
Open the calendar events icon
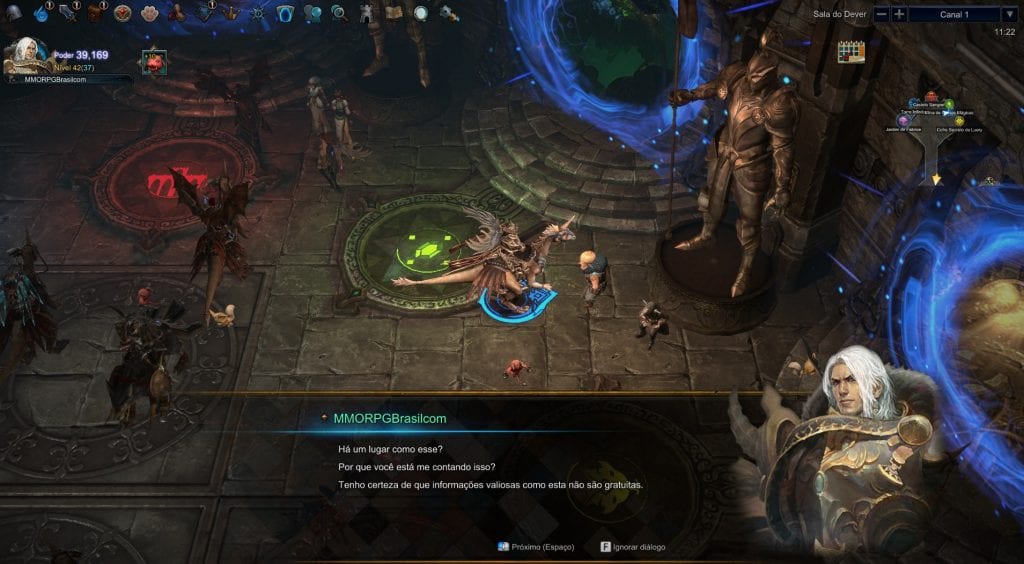(850, 51)
